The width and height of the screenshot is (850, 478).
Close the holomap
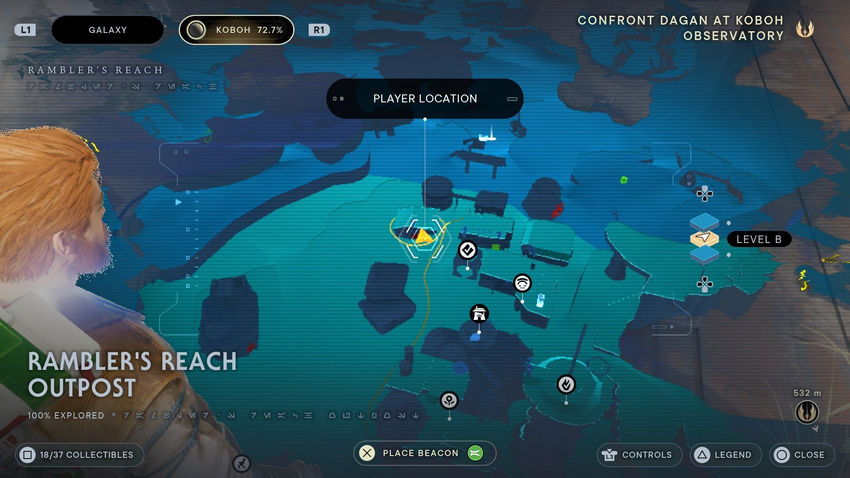coord(799,454)
